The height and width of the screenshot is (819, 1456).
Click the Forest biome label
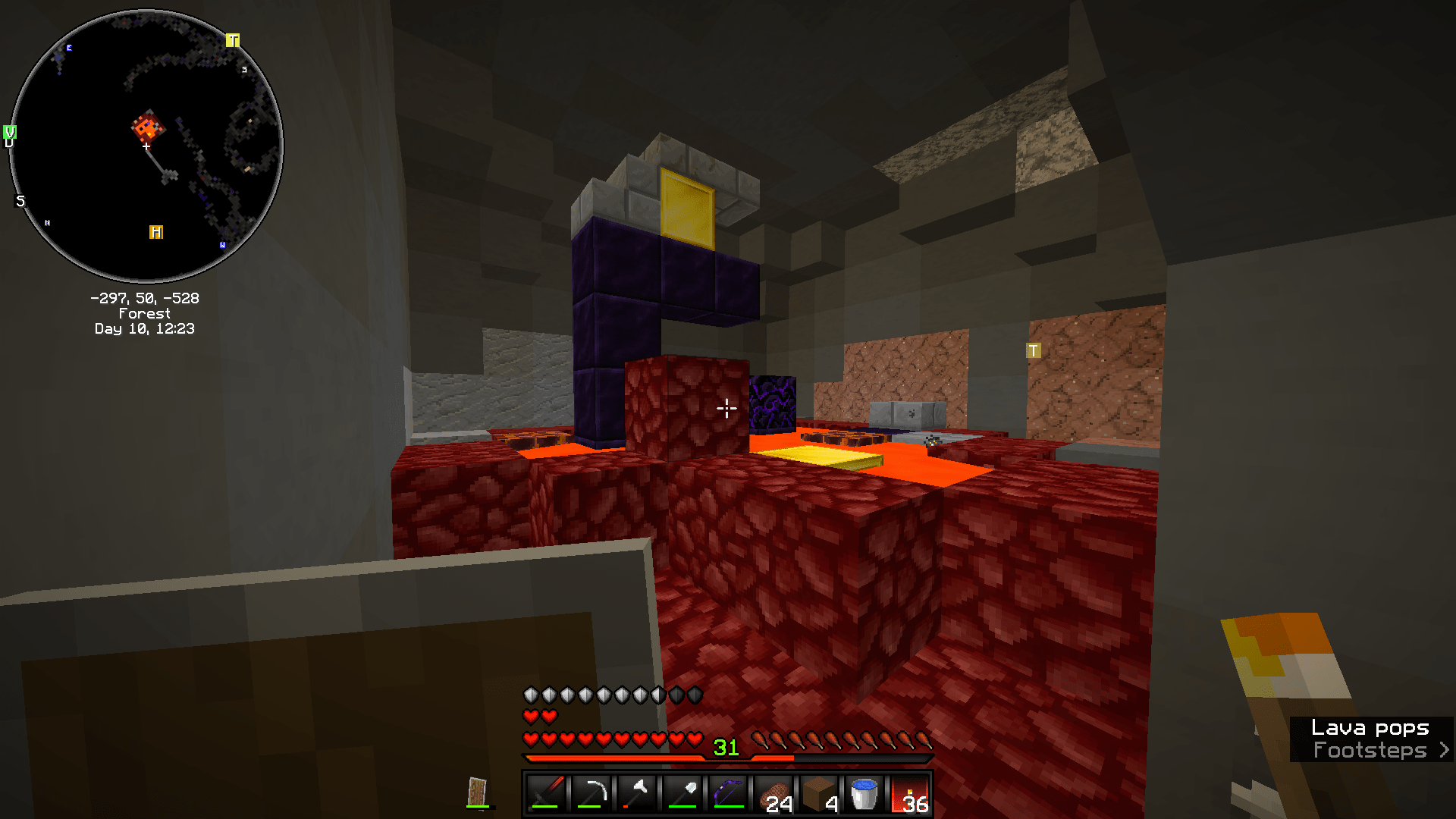pos(145,313)
